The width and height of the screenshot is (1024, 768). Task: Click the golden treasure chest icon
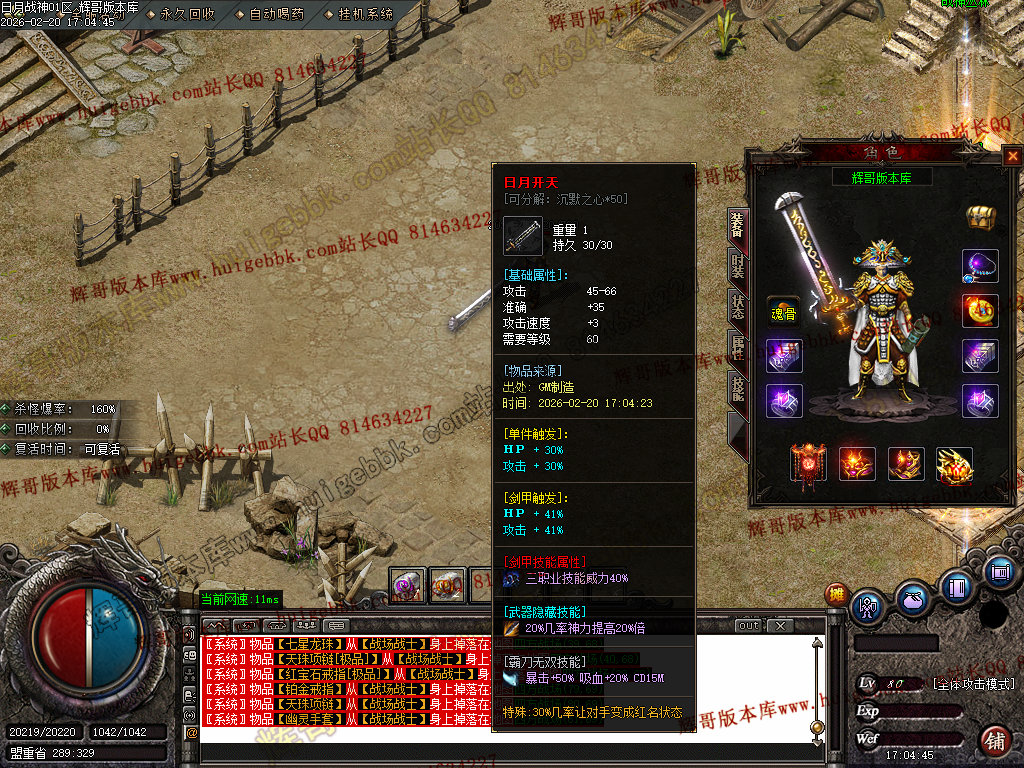pyautogui.click(x=979, y=218)
